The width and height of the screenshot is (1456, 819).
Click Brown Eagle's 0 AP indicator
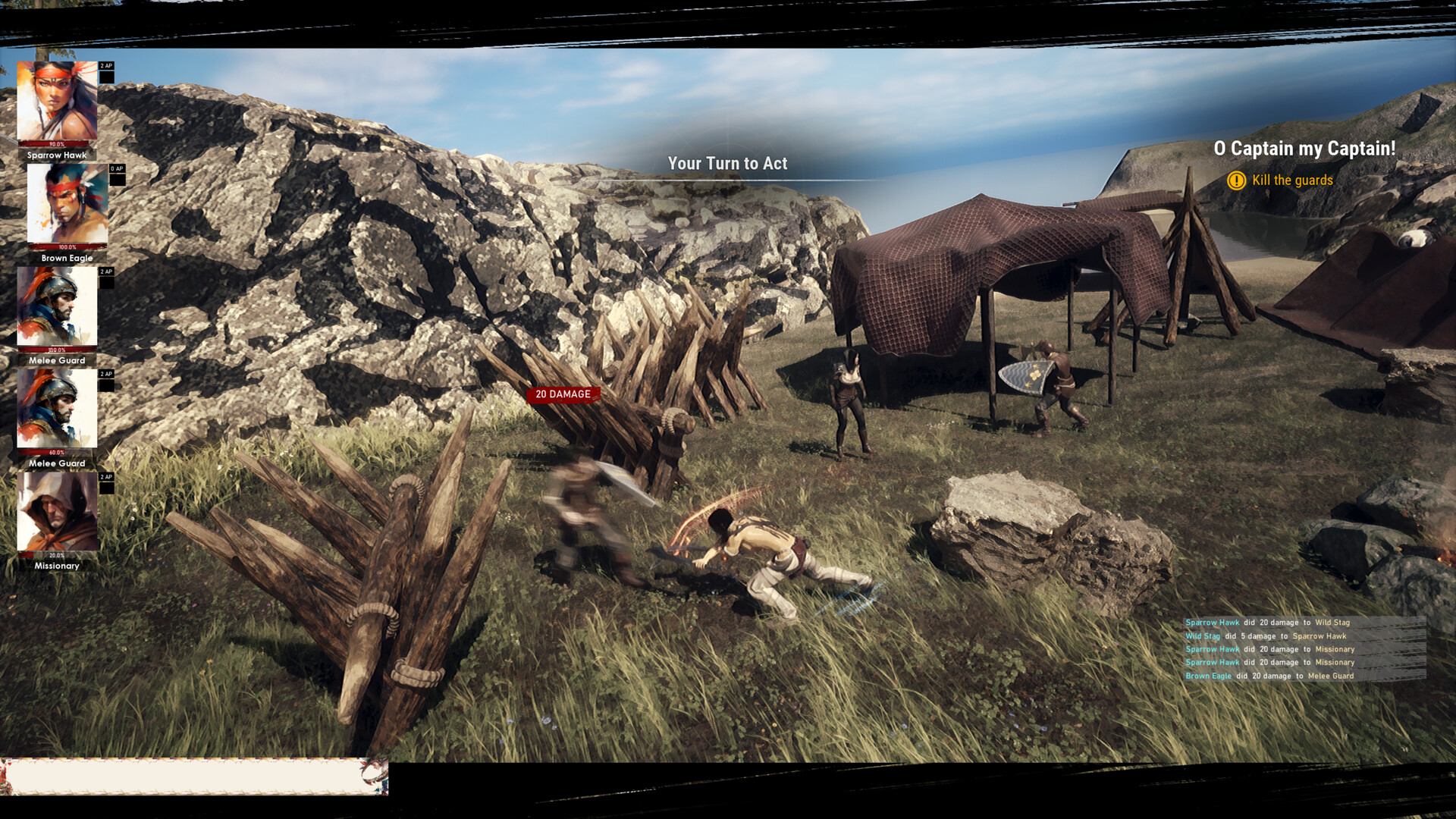pyautogui.click(x=118, y=169)
